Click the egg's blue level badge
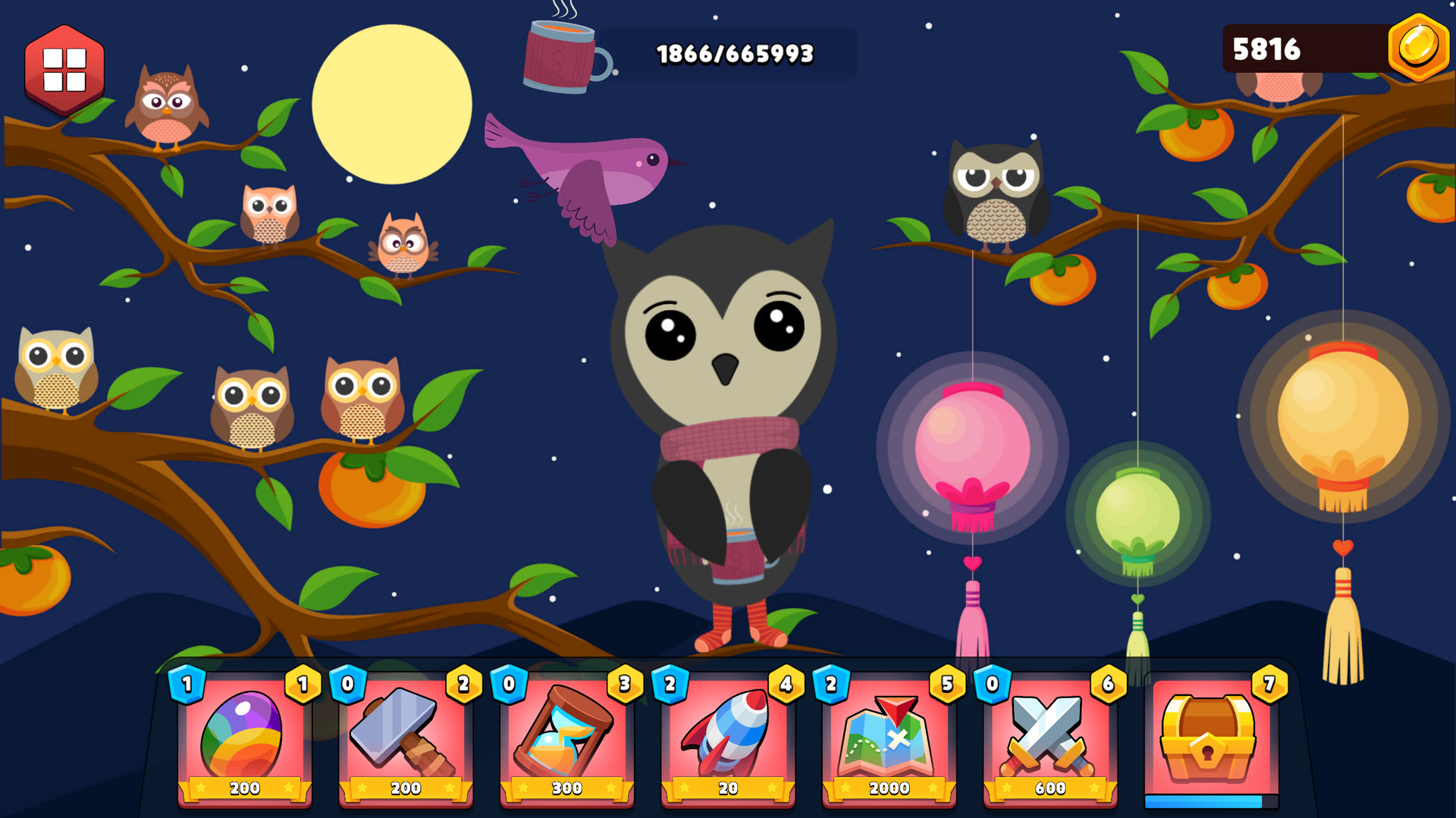 tap(187, 683)
